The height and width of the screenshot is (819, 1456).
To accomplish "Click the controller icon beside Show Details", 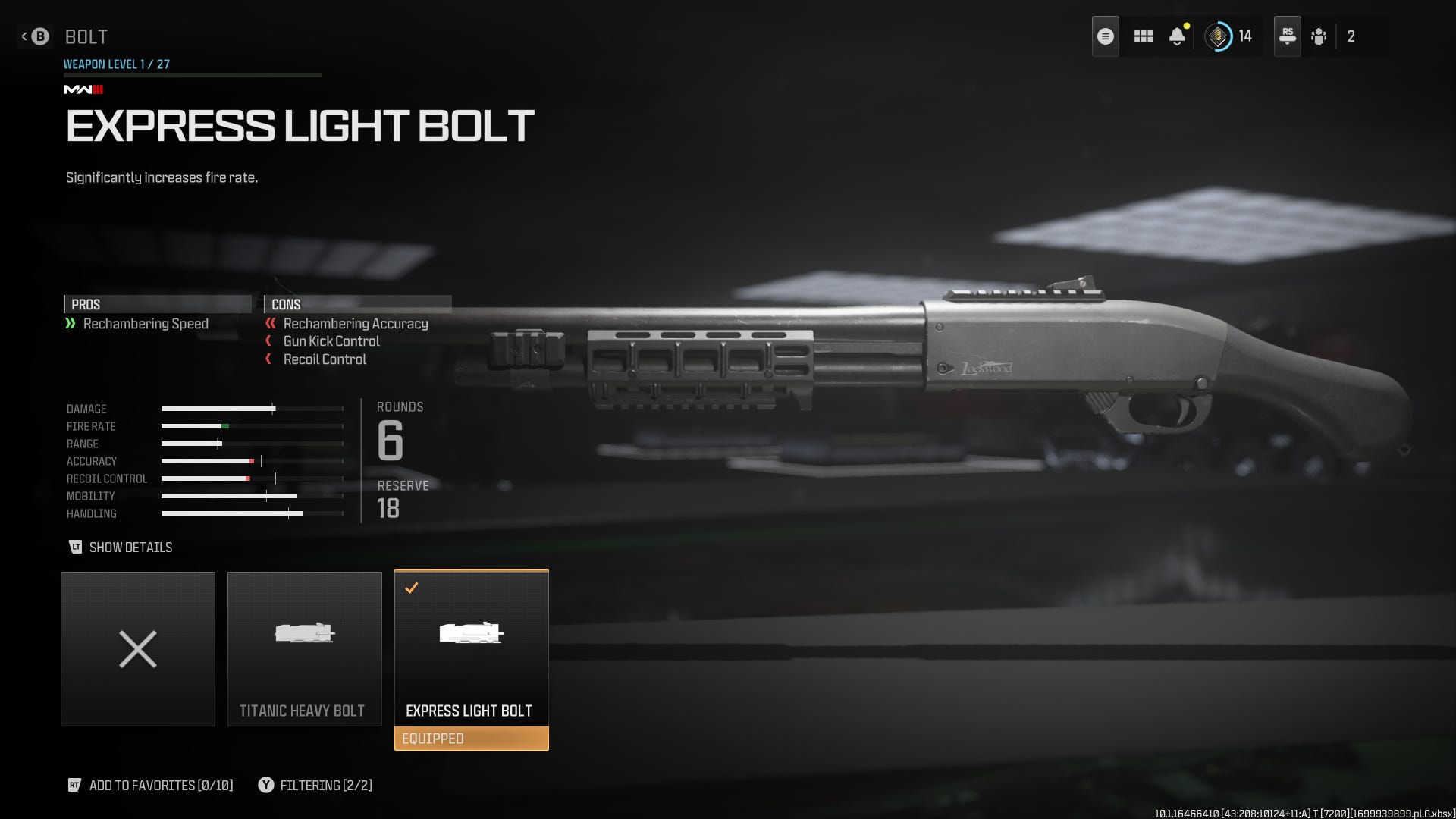I will click(x=76, y=547).
